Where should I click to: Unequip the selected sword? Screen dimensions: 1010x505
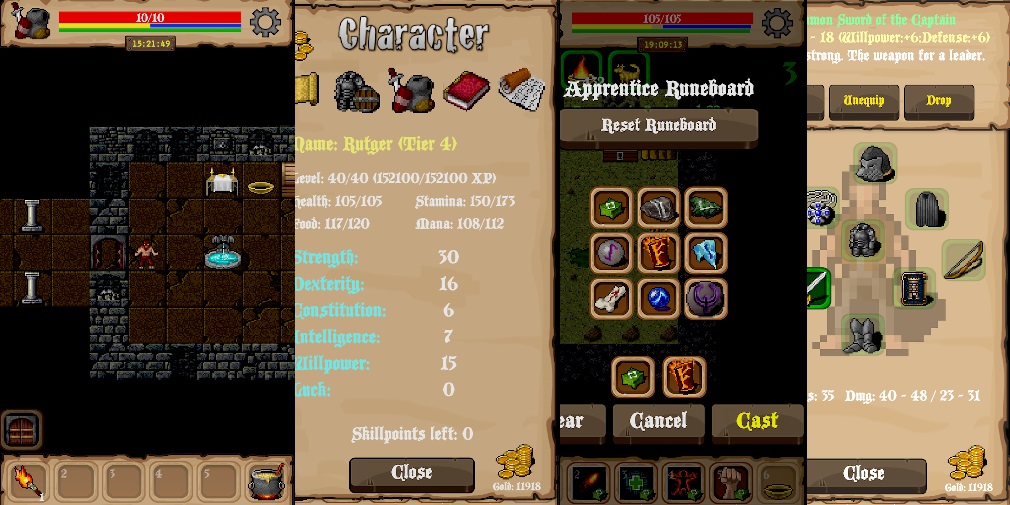coord(863,101)
